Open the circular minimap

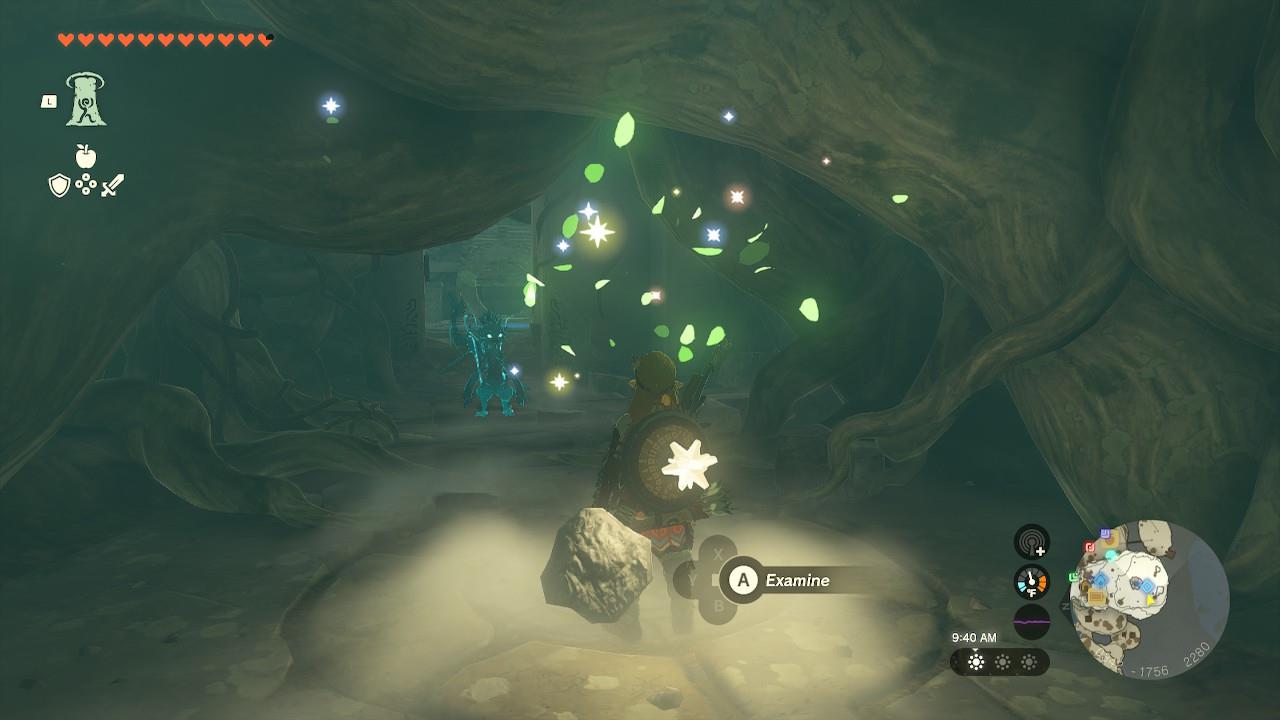(1148, 599)
